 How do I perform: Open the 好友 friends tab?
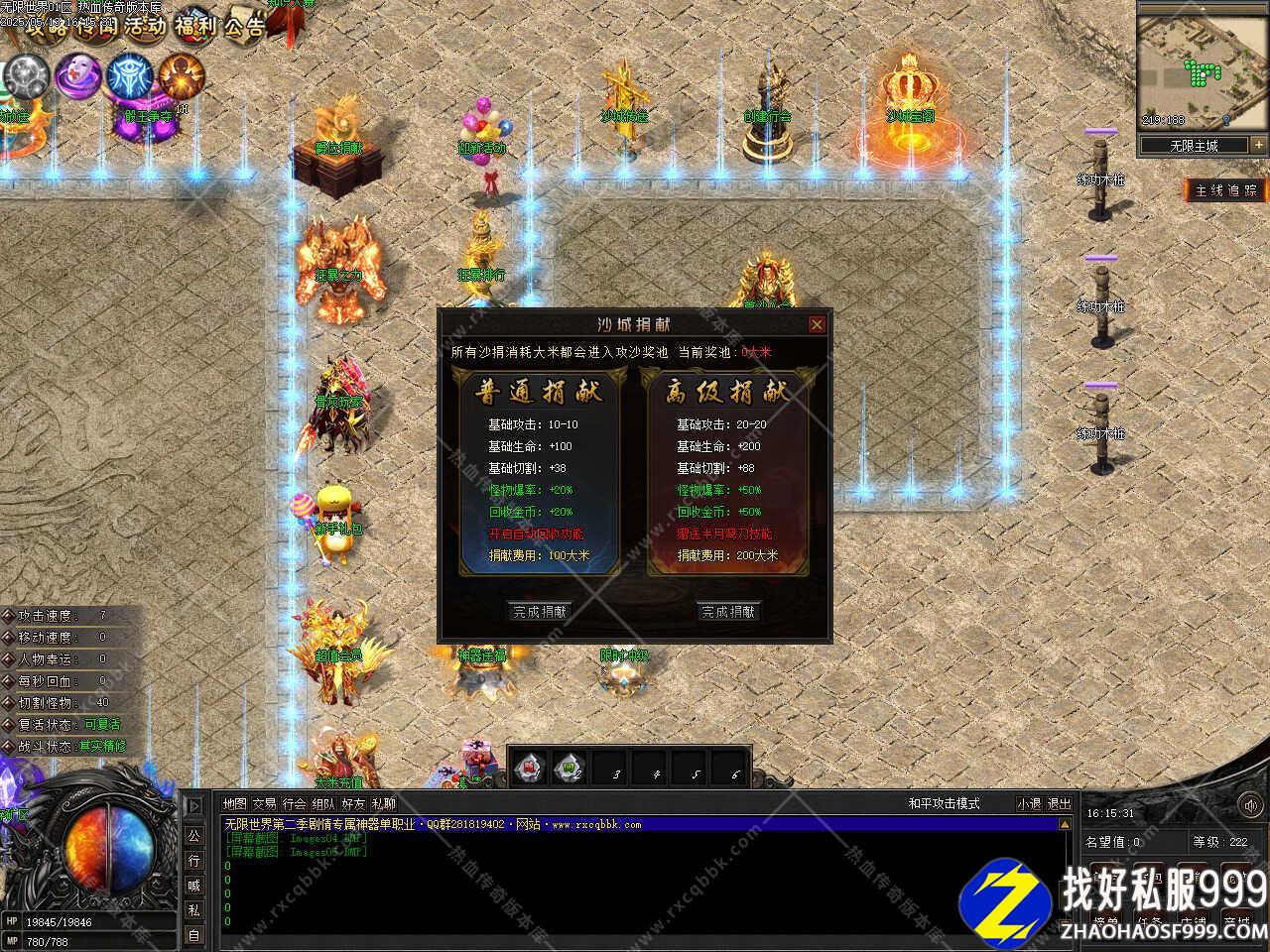pos(354,804)
